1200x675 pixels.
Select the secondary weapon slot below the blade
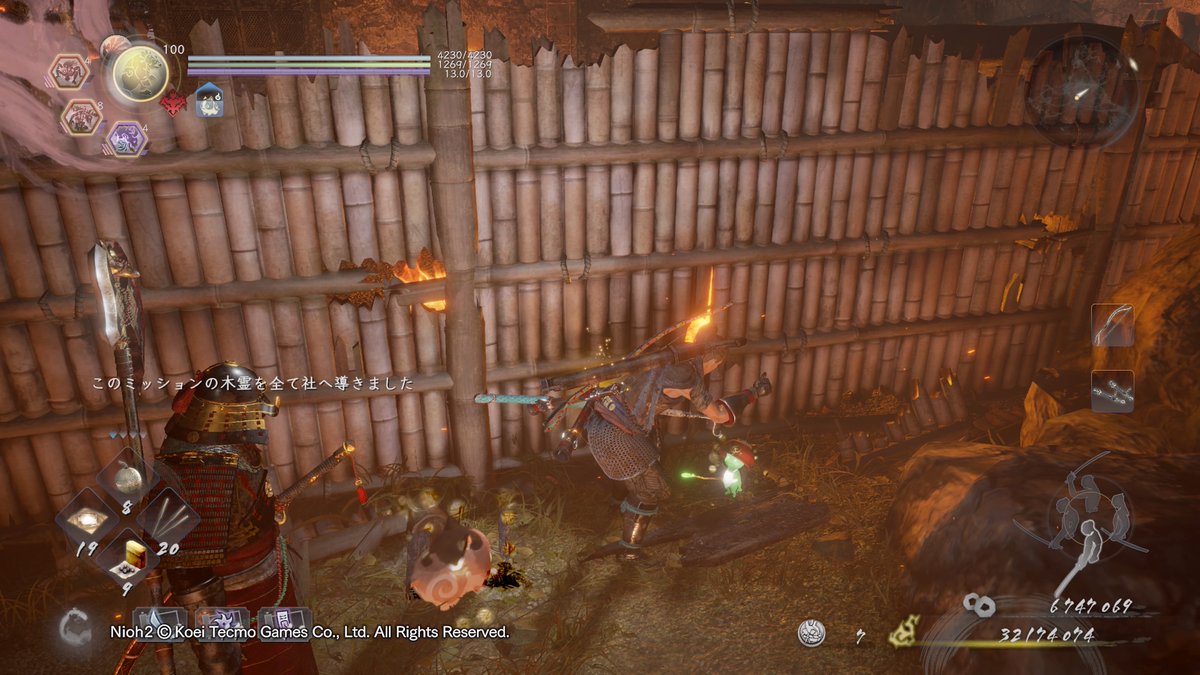tap(1112, 391)
